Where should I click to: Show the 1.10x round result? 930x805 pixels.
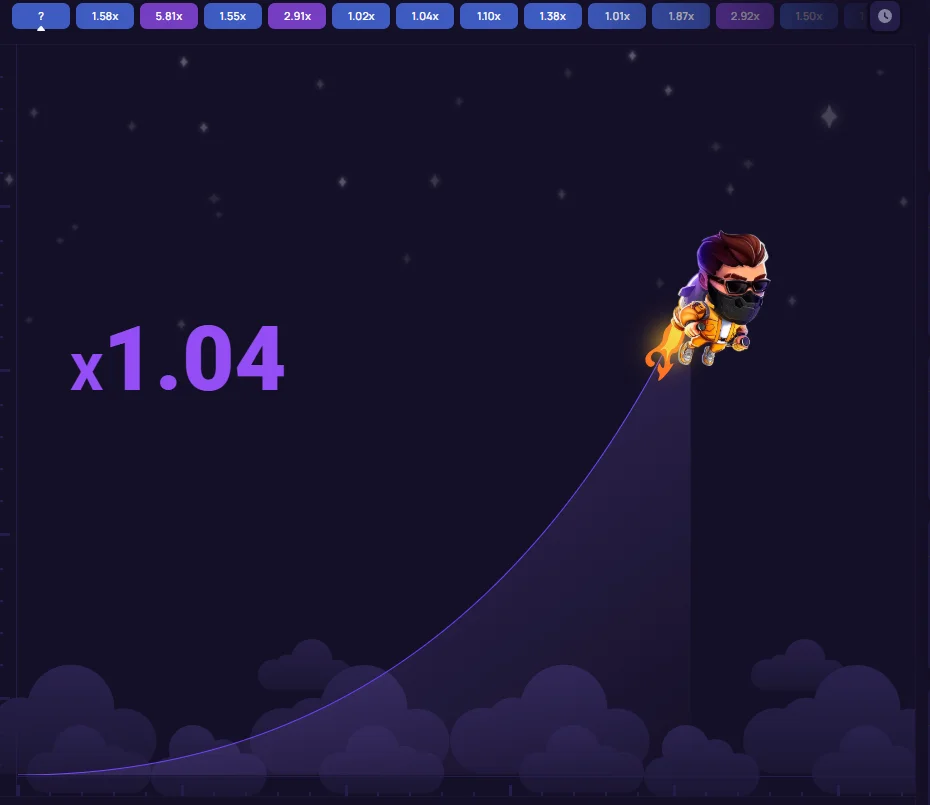[489, 16]
